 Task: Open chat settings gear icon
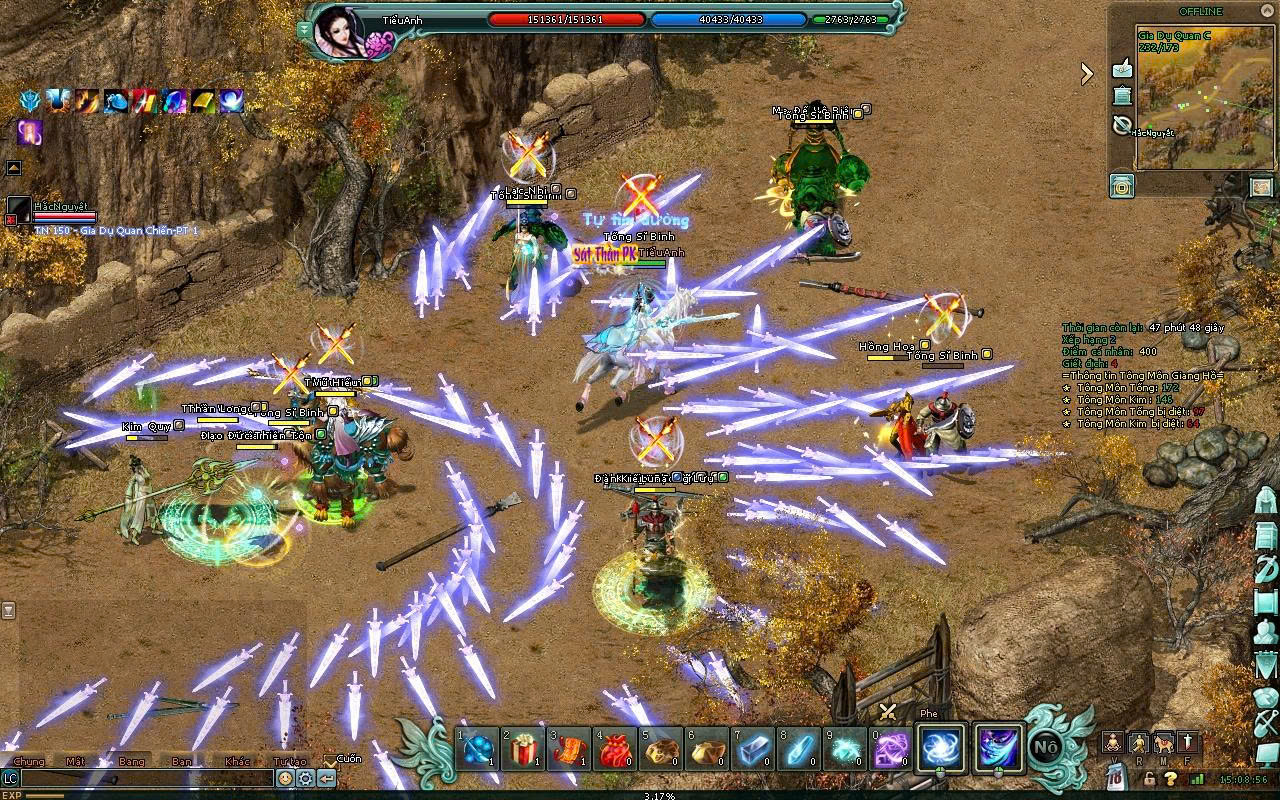(x=306, y=778)
